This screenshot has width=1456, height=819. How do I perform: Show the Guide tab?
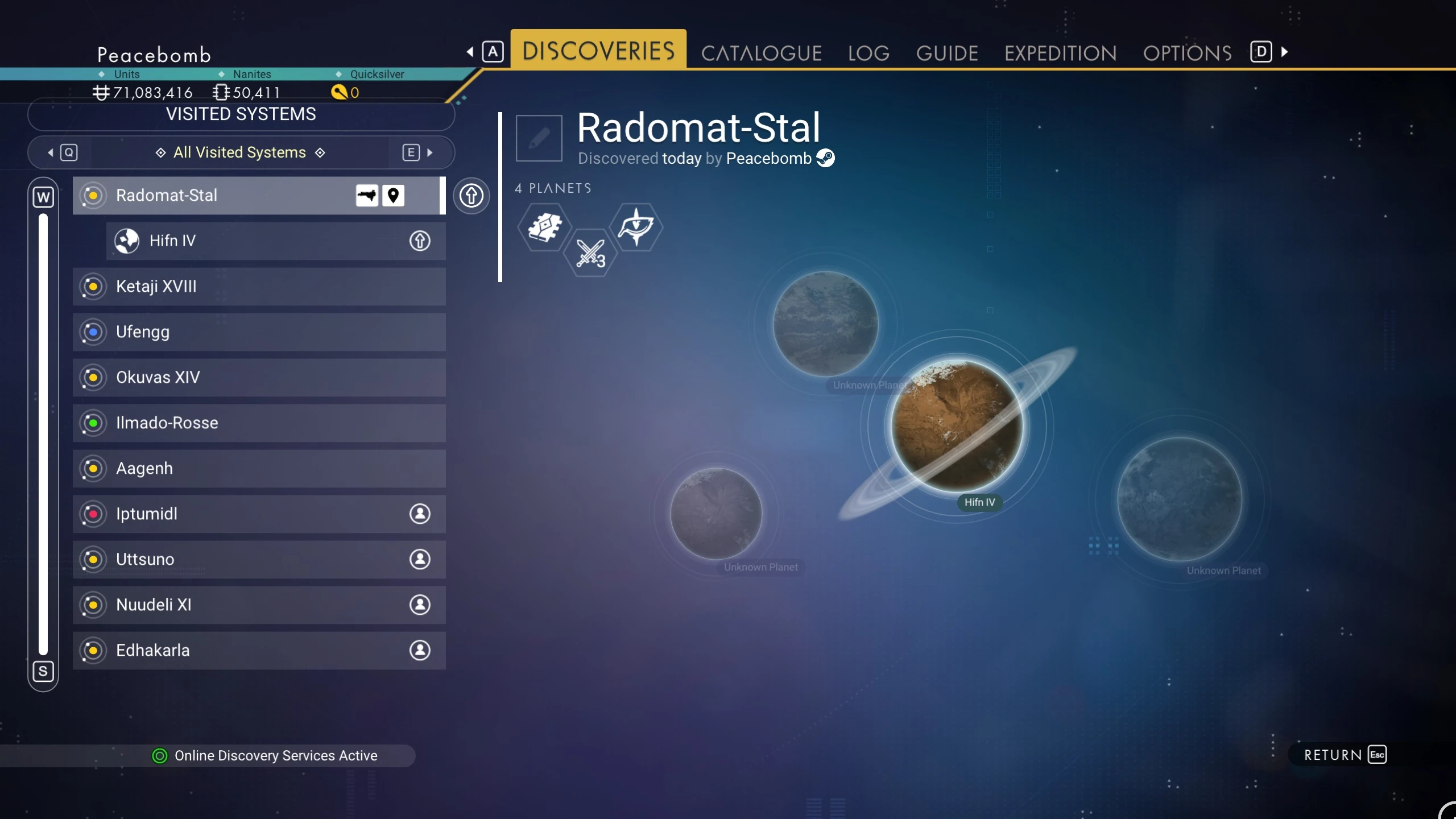947,53
